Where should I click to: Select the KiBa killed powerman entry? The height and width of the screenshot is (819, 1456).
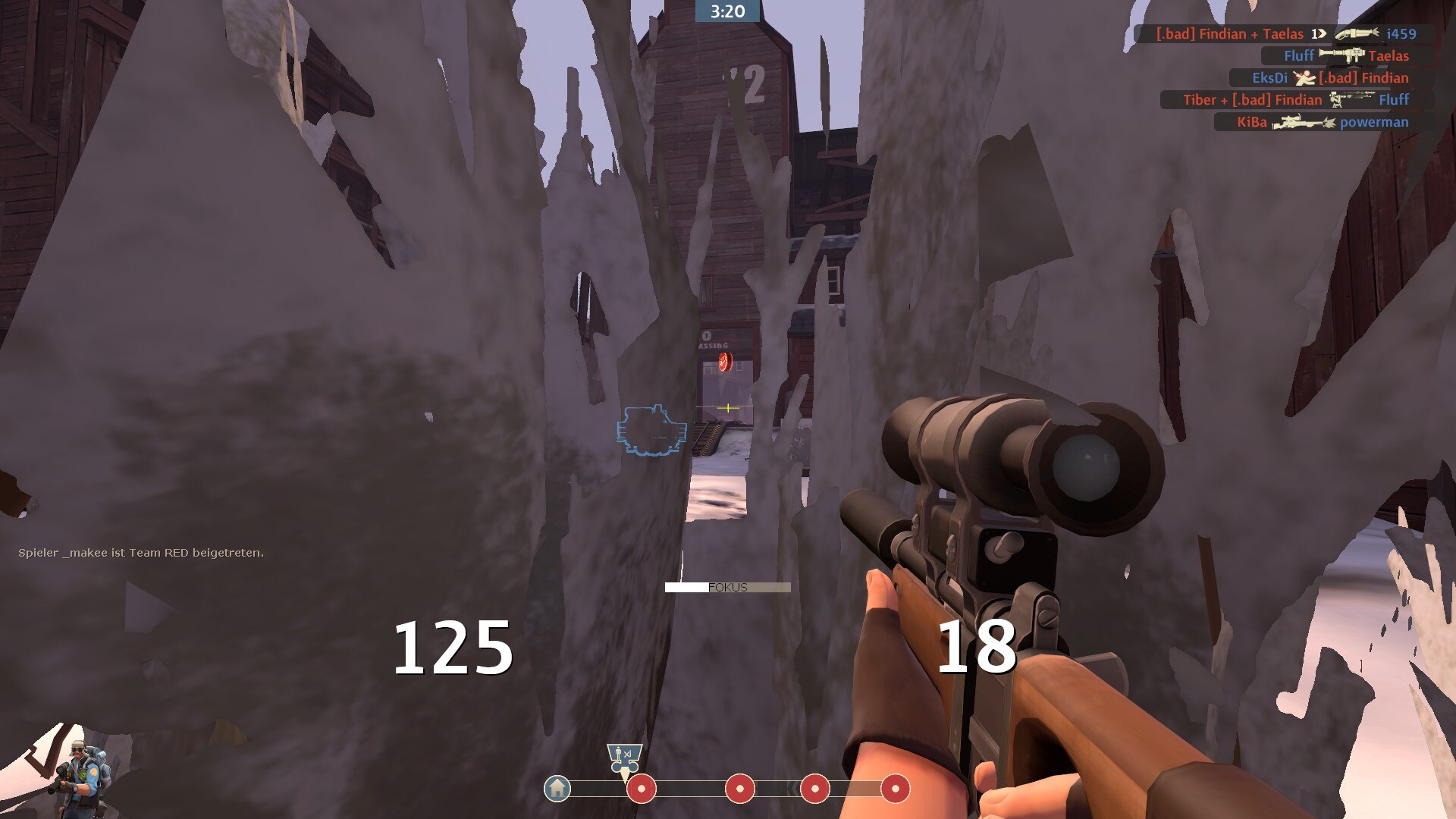[x=1322, y=122]
